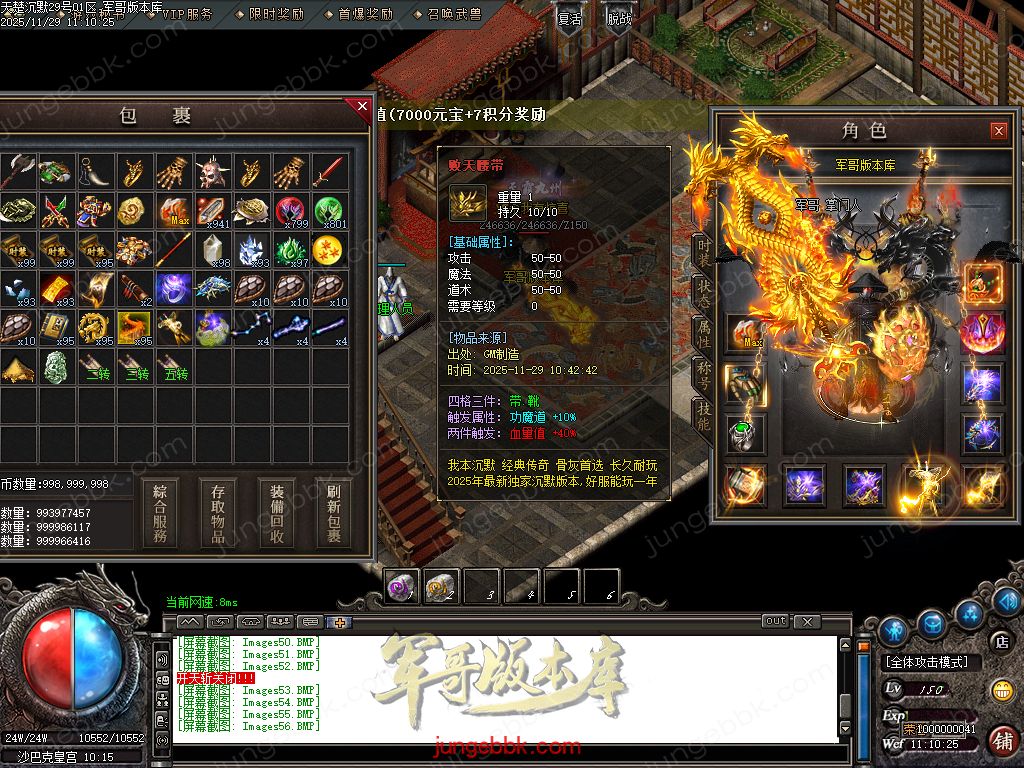Close the 角色 character panel

(x=998, y=131)
